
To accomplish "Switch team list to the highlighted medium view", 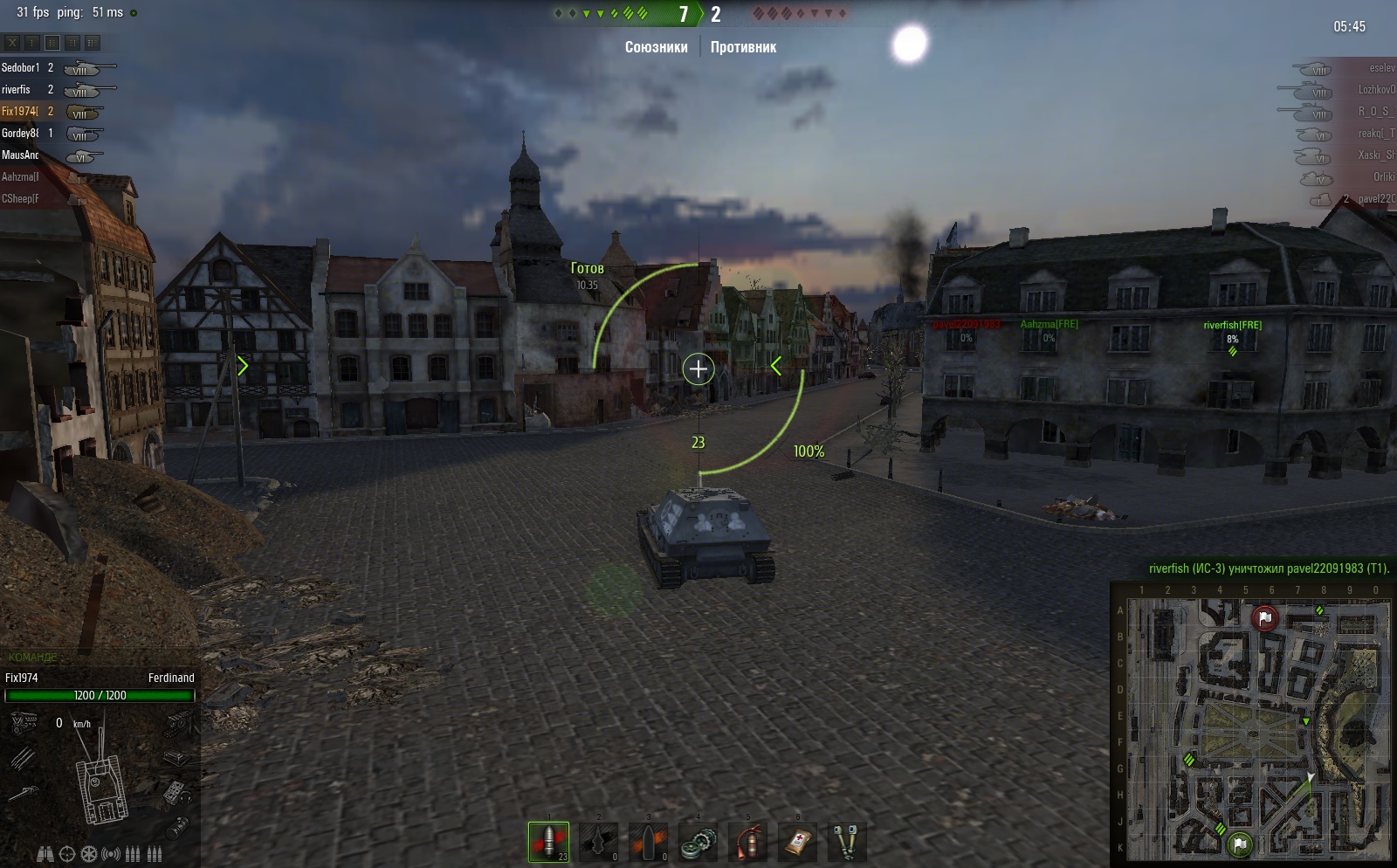I will (52, 42).
